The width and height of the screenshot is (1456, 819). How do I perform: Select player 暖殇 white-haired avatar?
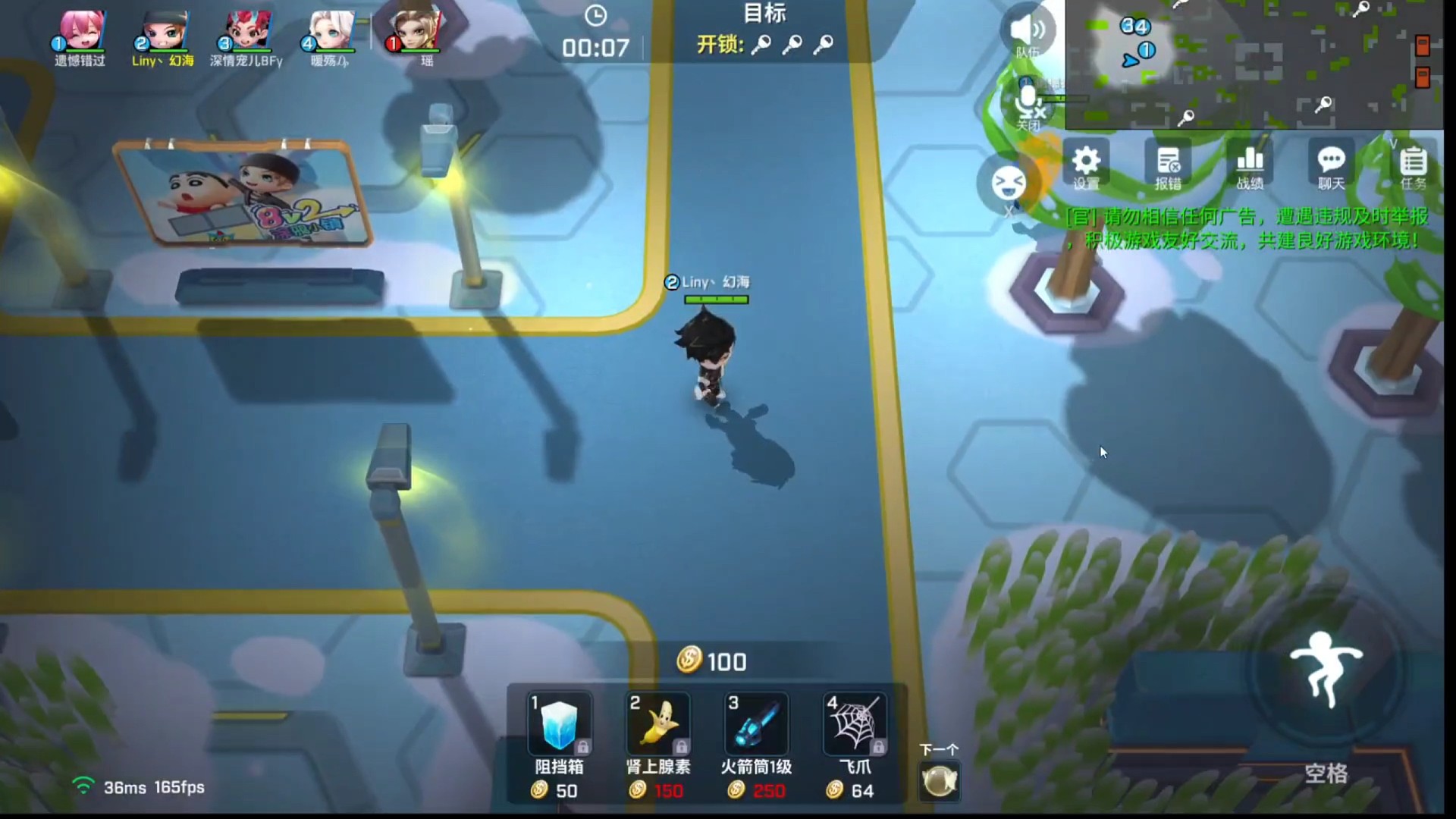coord(331,32)
